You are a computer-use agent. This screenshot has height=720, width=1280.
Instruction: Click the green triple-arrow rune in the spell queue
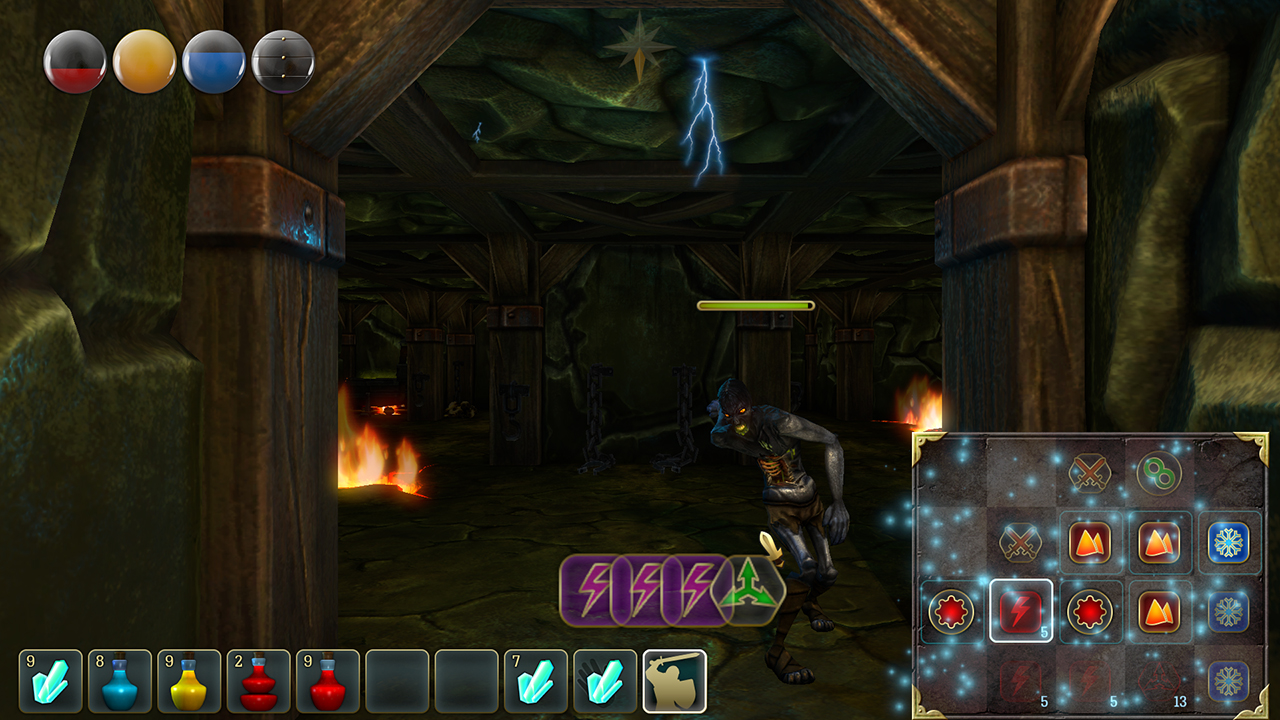[752, 590]
